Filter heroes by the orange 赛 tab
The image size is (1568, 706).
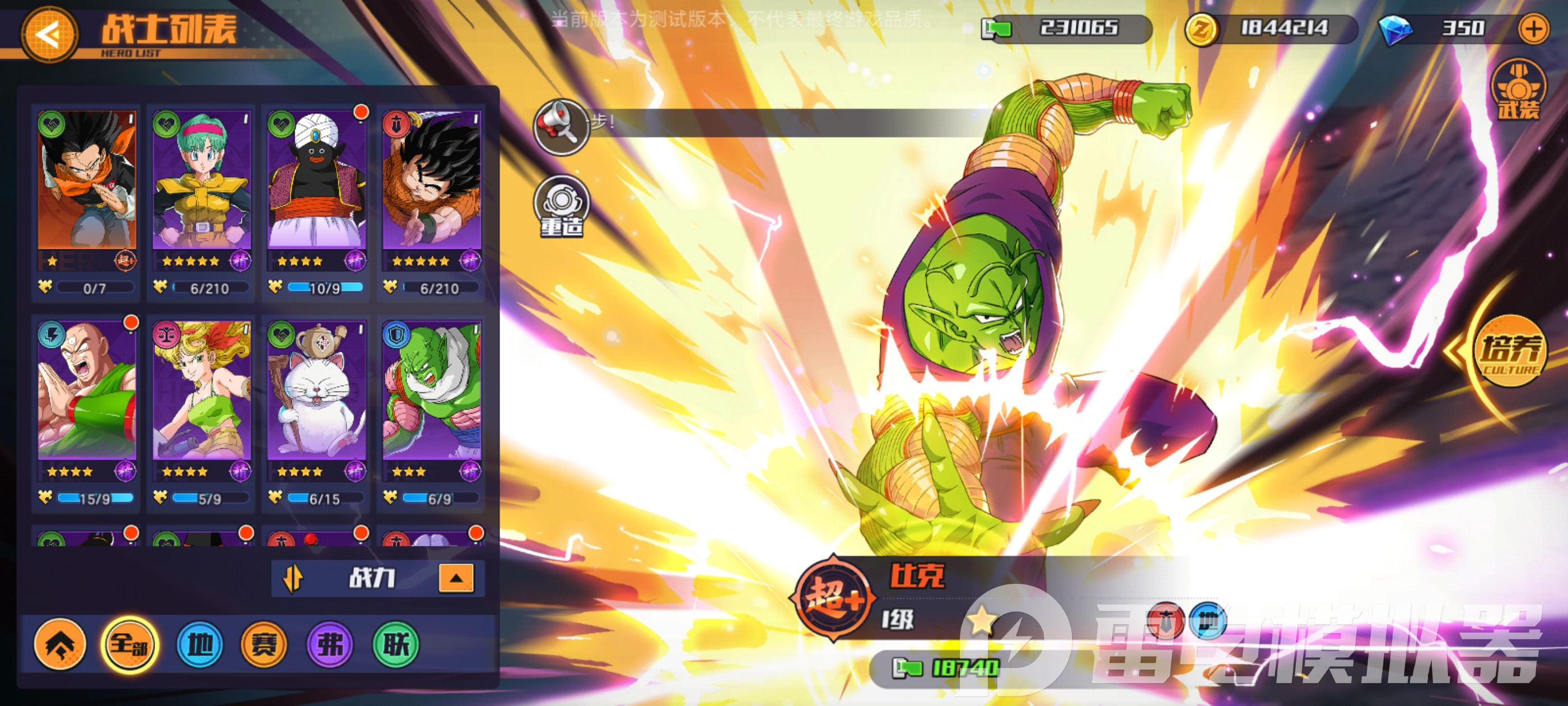point(264,644)
